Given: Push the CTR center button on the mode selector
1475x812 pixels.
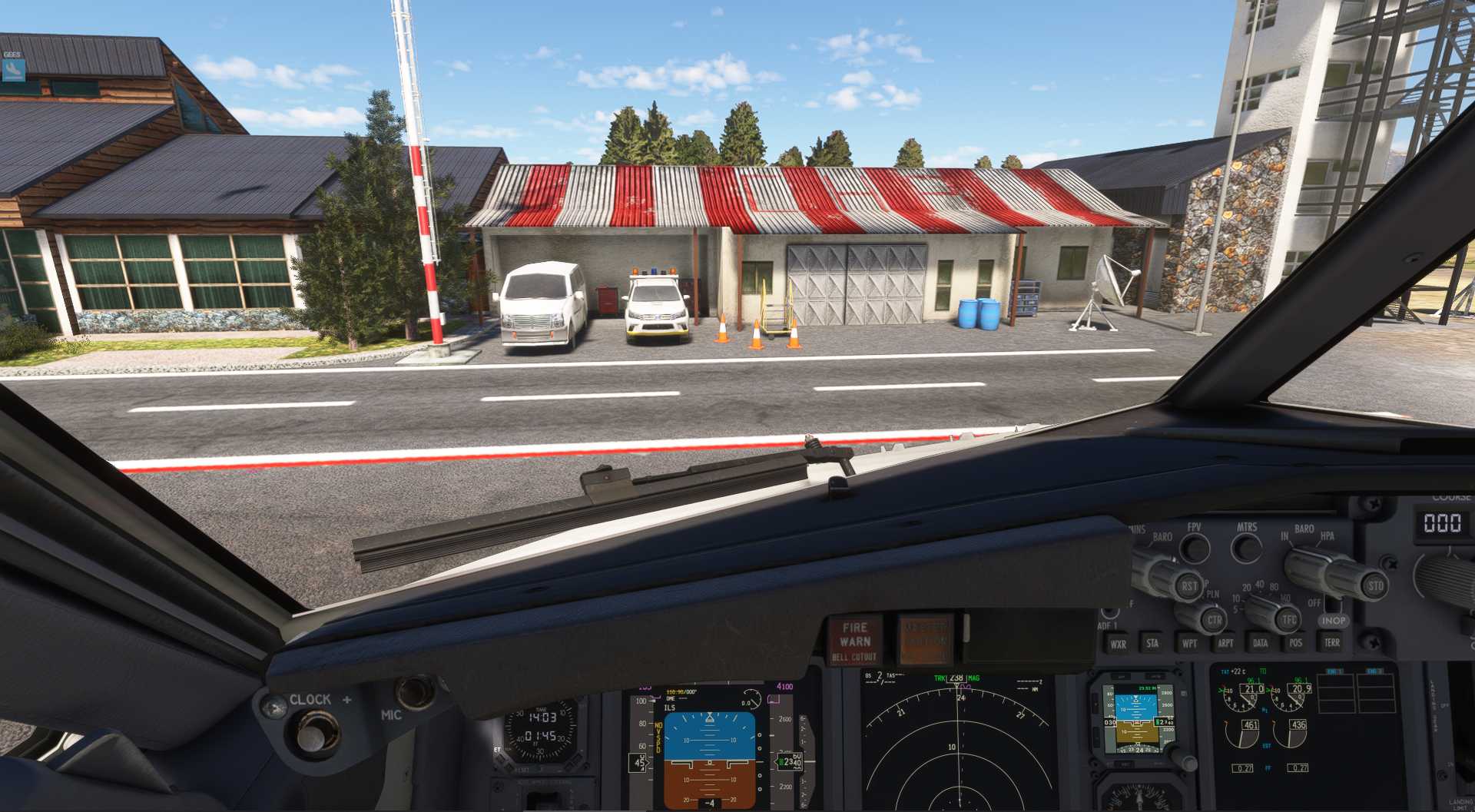Looking at the screenshot, I should click(x=1214, y=620).
